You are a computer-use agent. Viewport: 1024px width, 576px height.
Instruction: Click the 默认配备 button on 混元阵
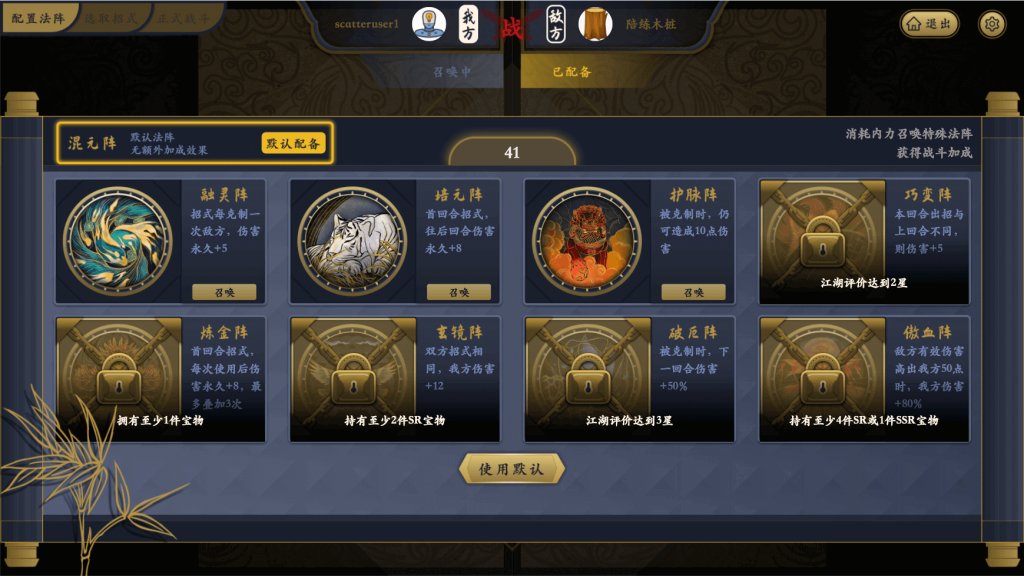tap(294, 143)
